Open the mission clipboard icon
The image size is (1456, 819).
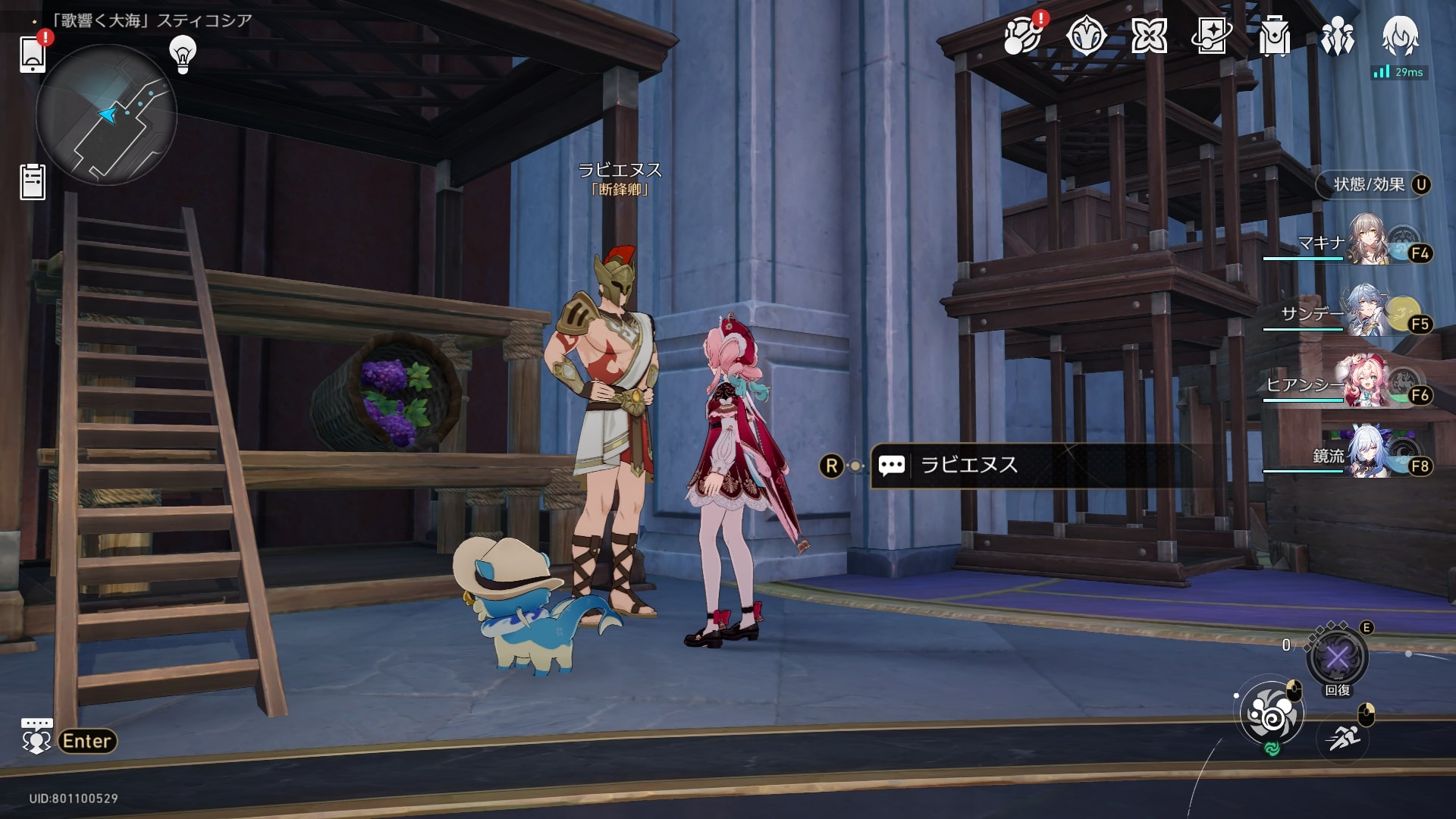[x=33, y=182]
